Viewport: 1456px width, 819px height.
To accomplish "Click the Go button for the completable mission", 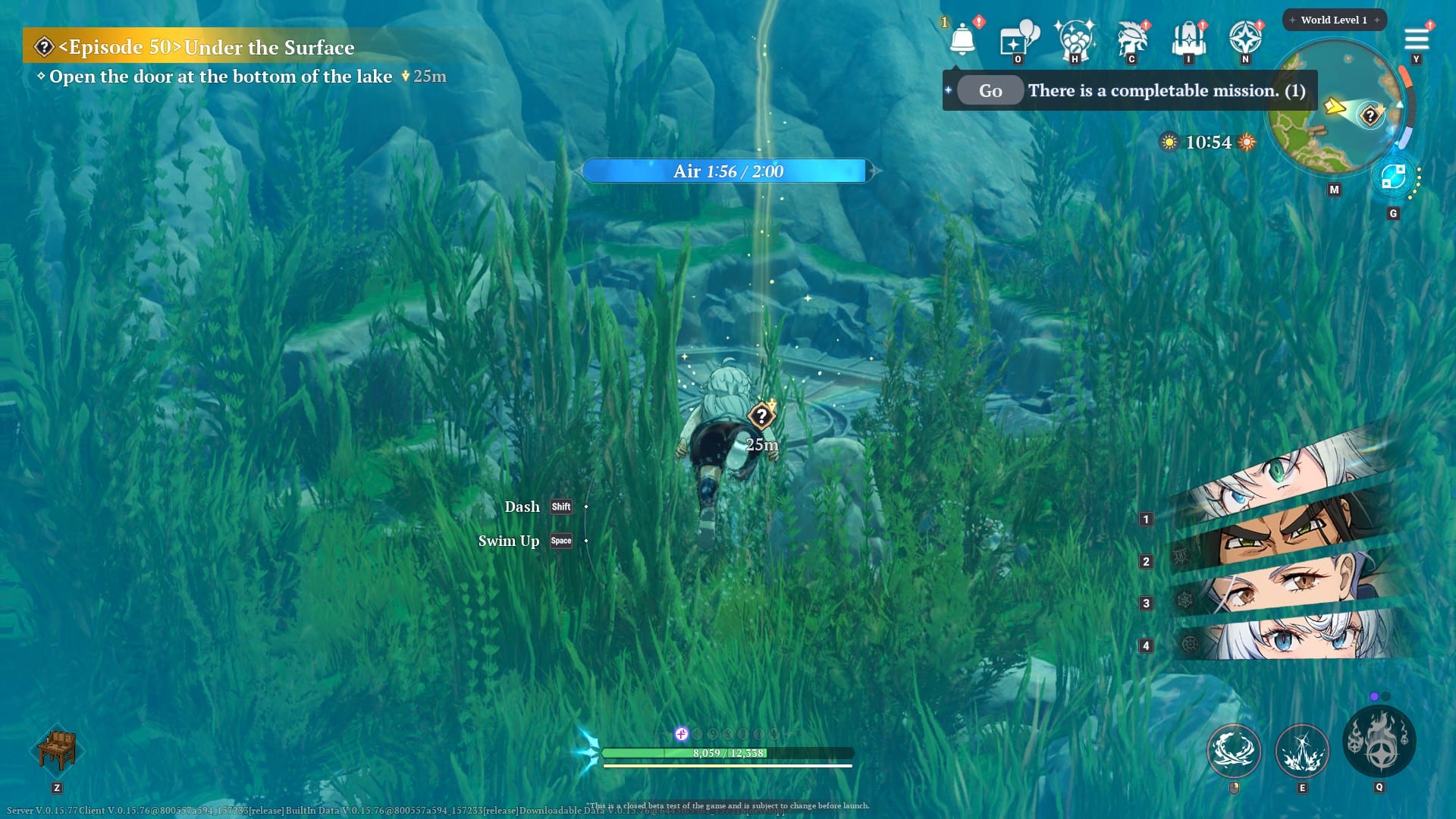I will click(990, 91).
